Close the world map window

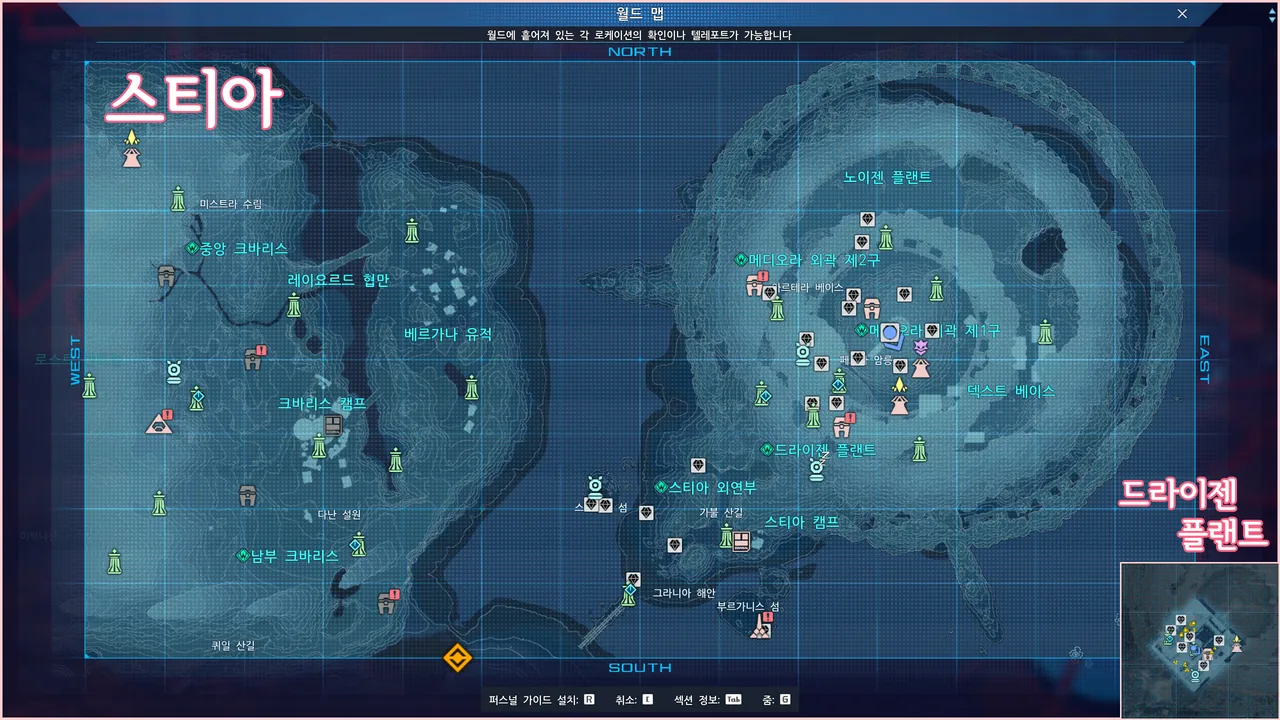(1182, 14)
